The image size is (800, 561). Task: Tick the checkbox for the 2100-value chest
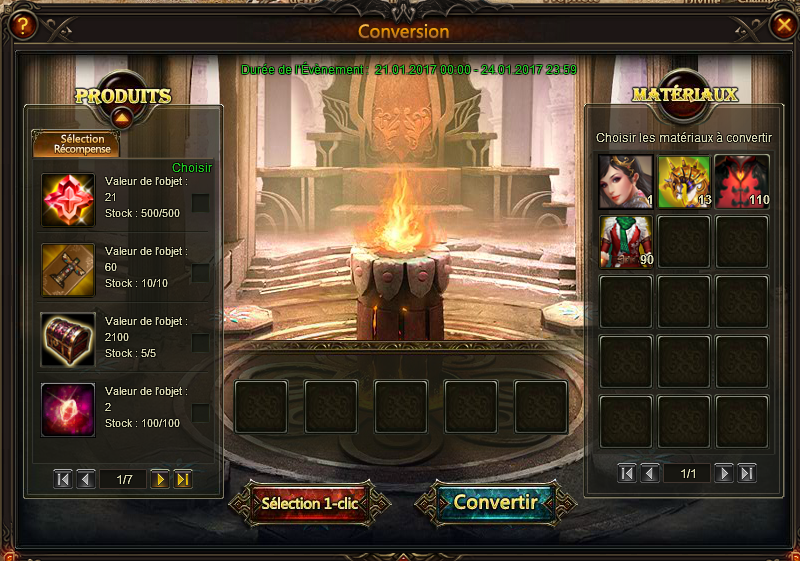(200, 343)
